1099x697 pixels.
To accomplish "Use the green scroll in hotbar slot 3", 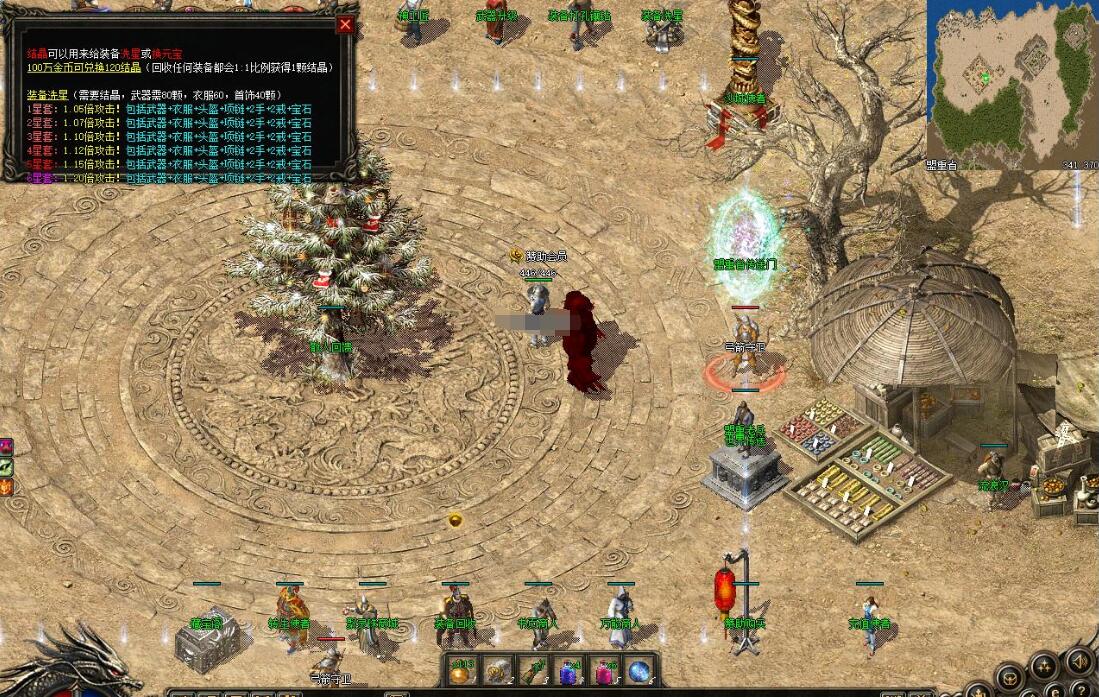I will (x=533, y=672).
